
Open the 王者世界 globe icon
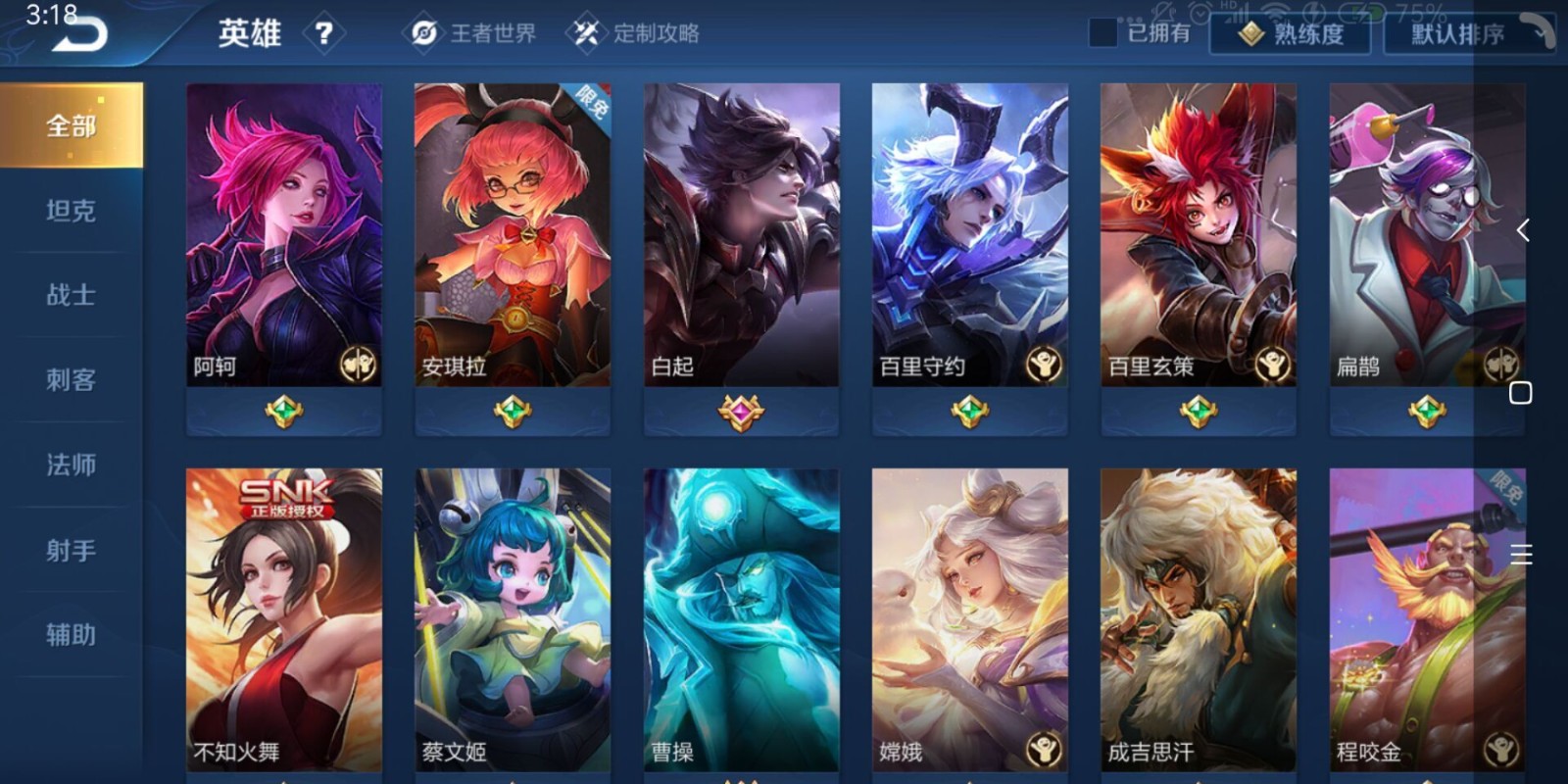pyautogui.click(x=421, y=30)
